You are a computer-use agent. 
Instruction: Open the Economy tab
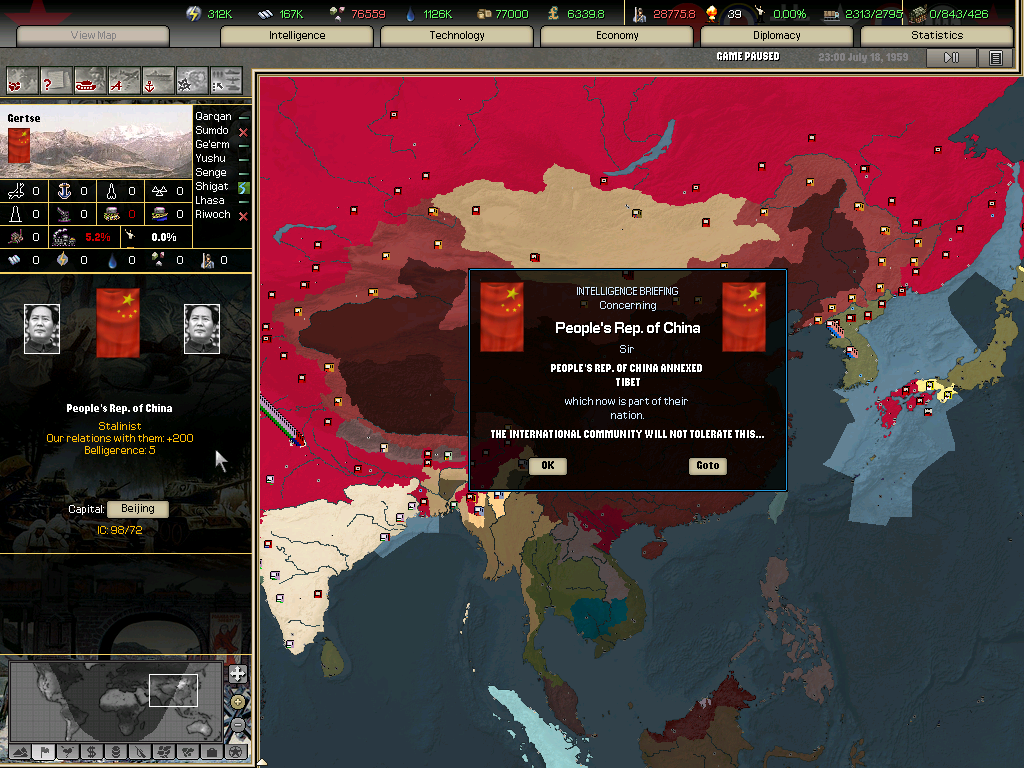pyautogui.click(x=617, y=36)
